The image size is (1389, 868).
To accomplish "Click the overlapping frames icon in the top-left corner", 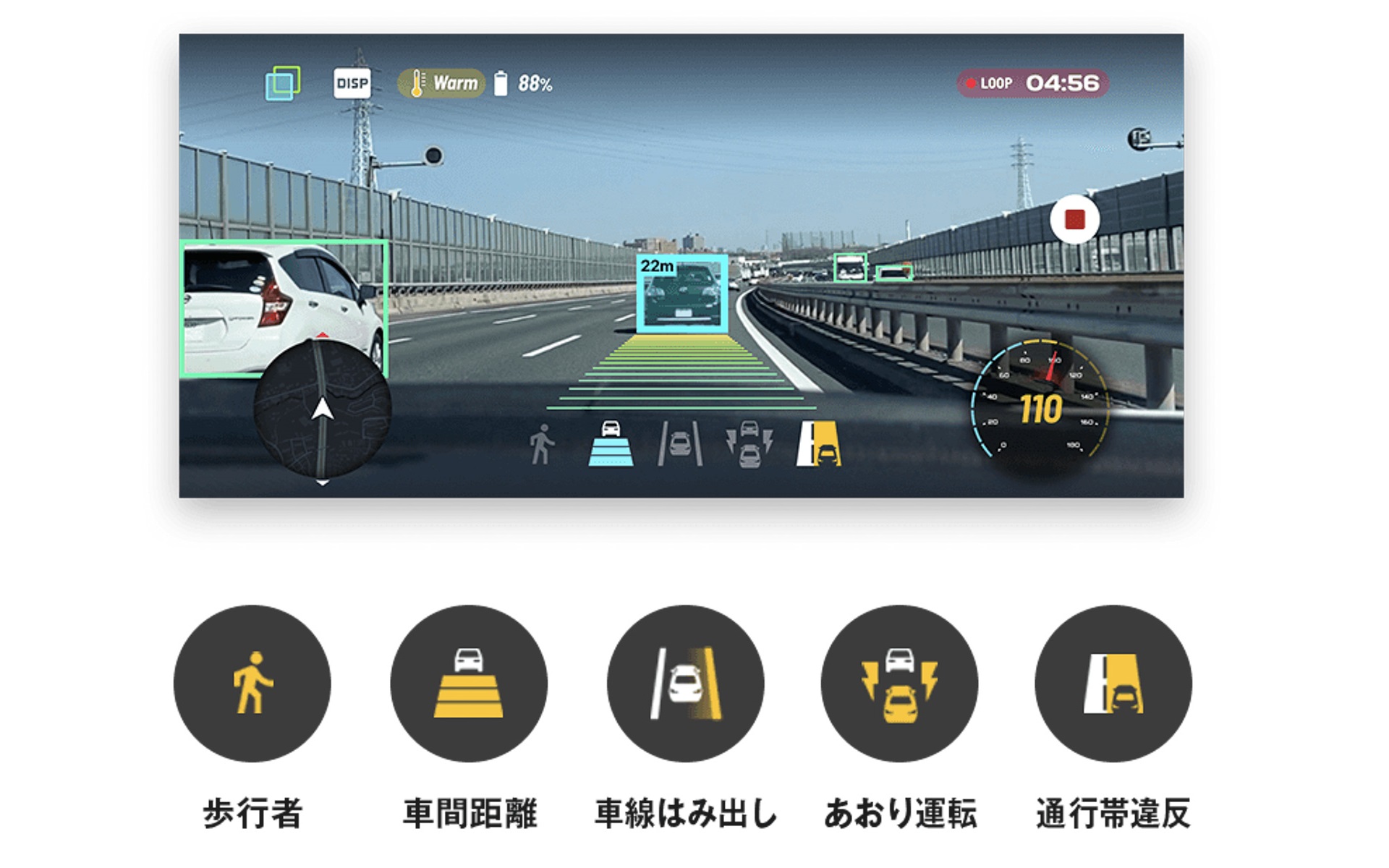I will pos(284,83).
